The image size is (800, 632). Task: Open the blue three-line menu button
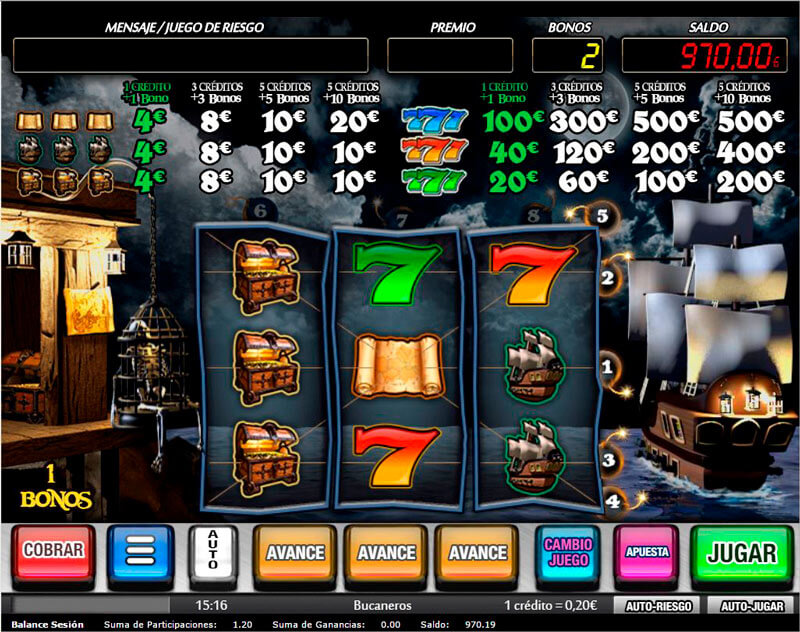pyautogui.click(x=141, y=552)
